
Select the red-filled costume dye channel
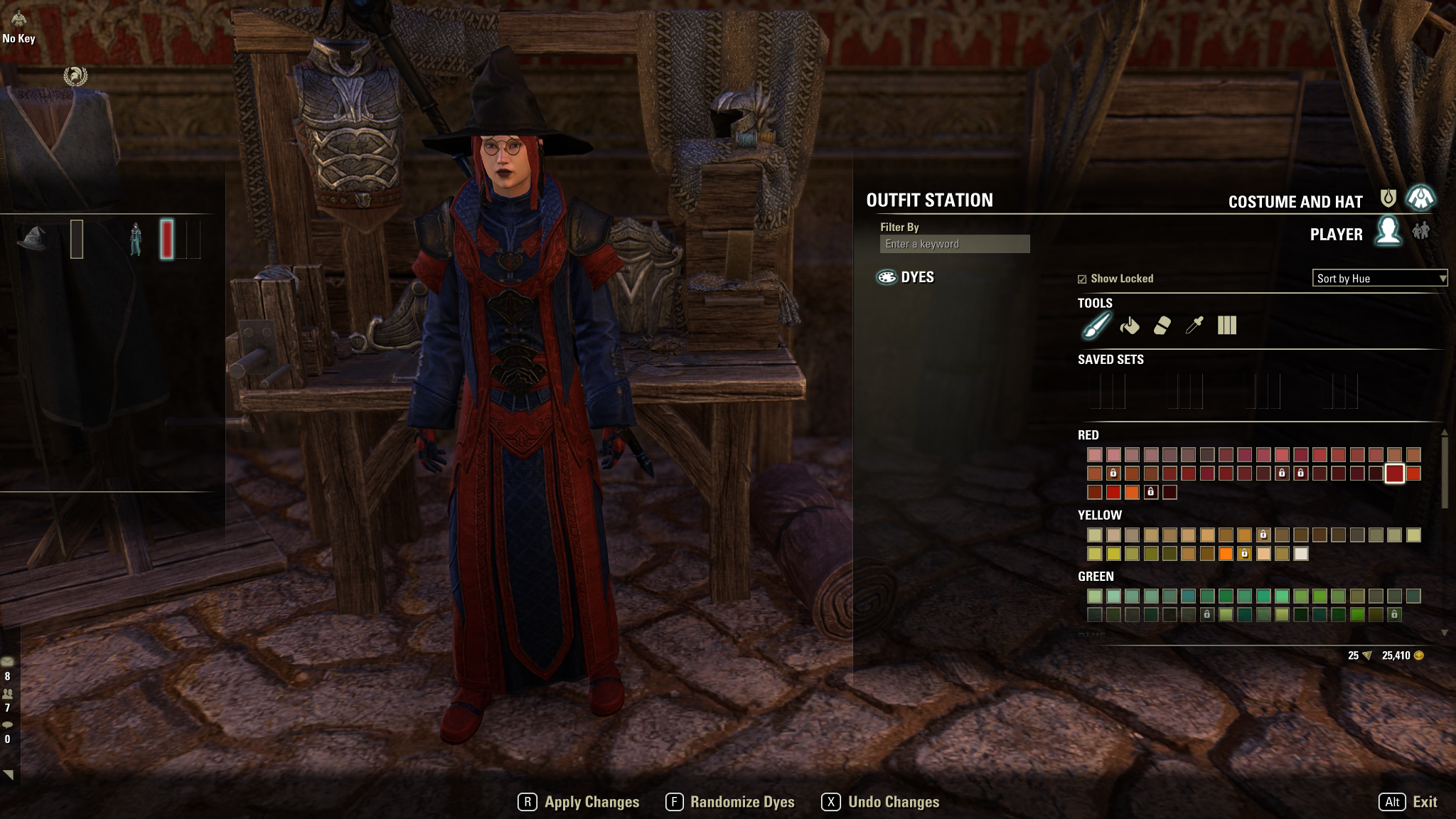tap(167, 239)
